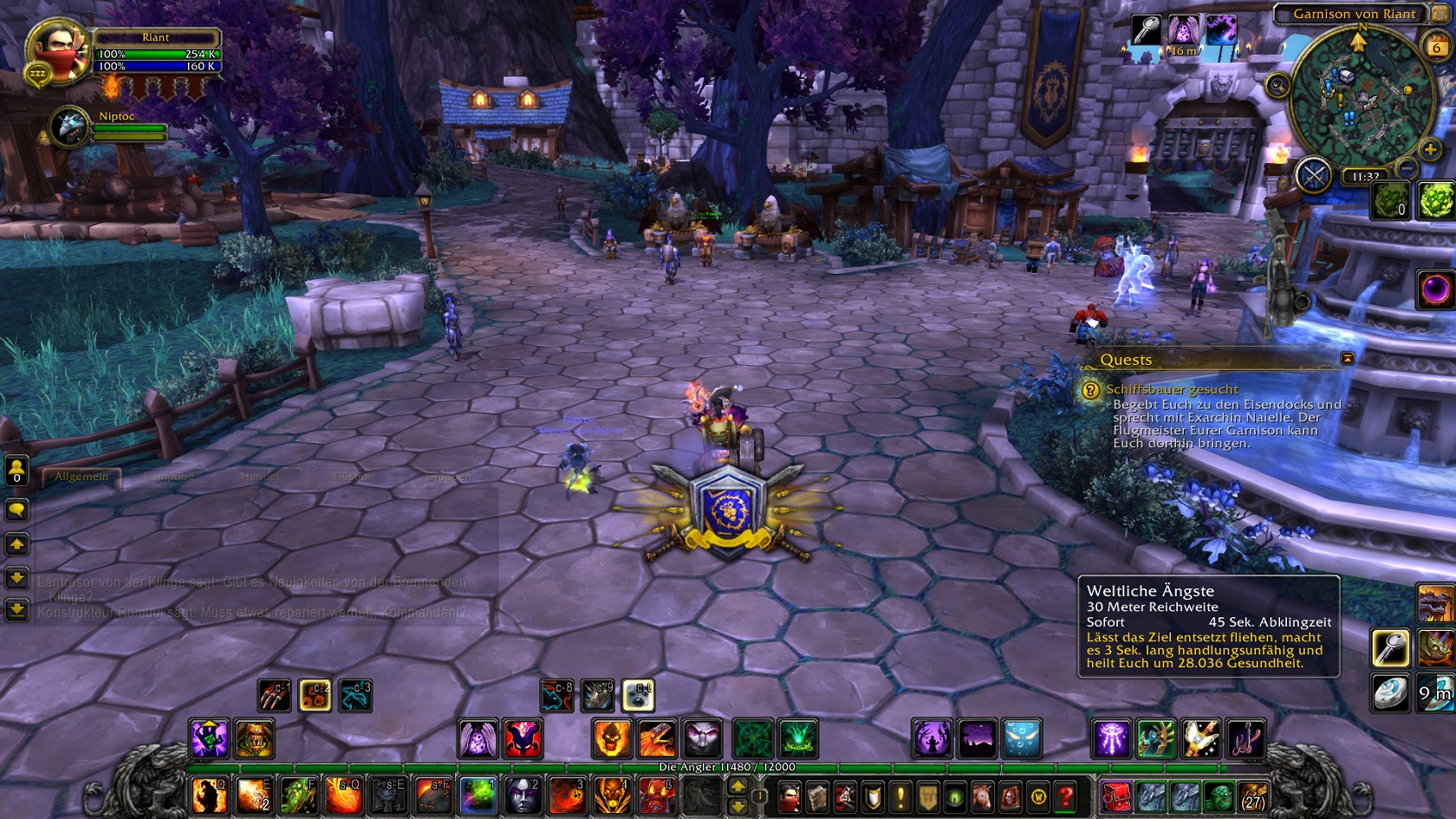The height and width of the screenshot is (819, 1456).
Task: Click the action bar page up arrow
Action: [736, 785]
